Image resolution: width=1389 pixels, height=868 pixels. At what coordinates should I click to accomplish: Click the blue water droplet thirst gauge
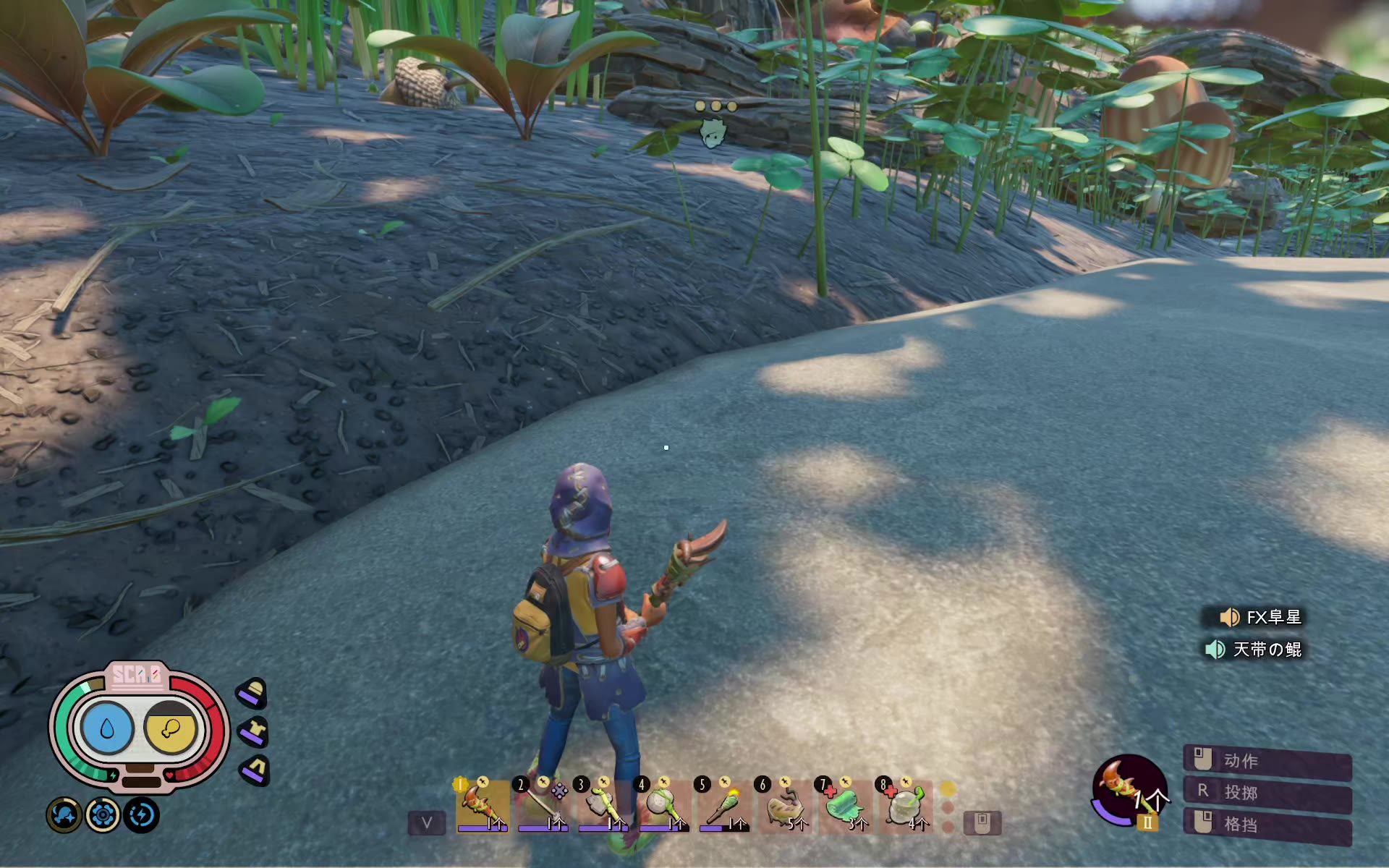tap(107, 728)
